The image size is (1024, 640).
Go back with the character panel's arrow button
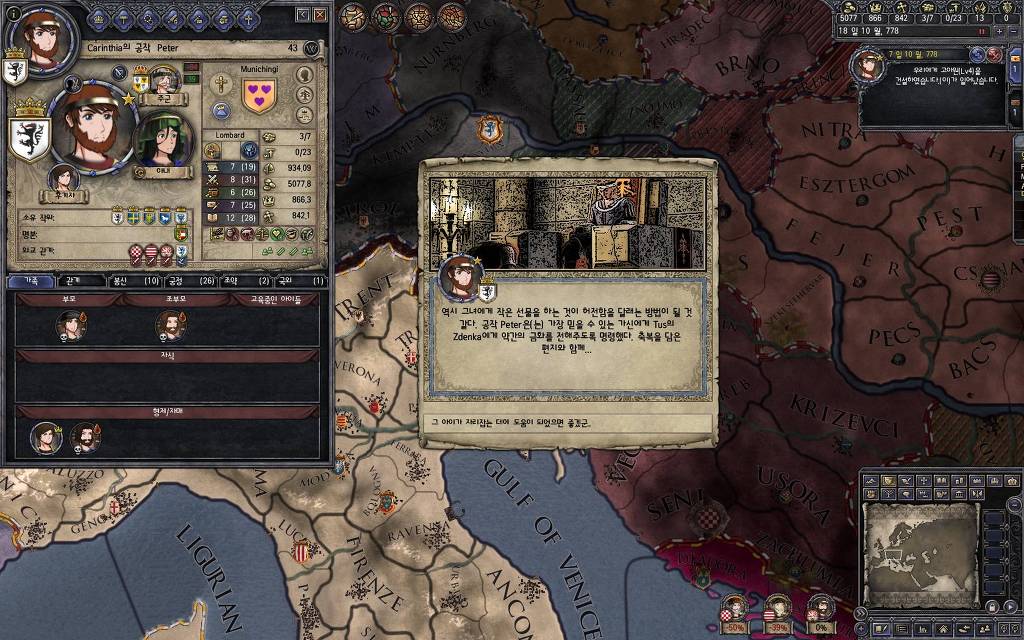click(303, 15)
